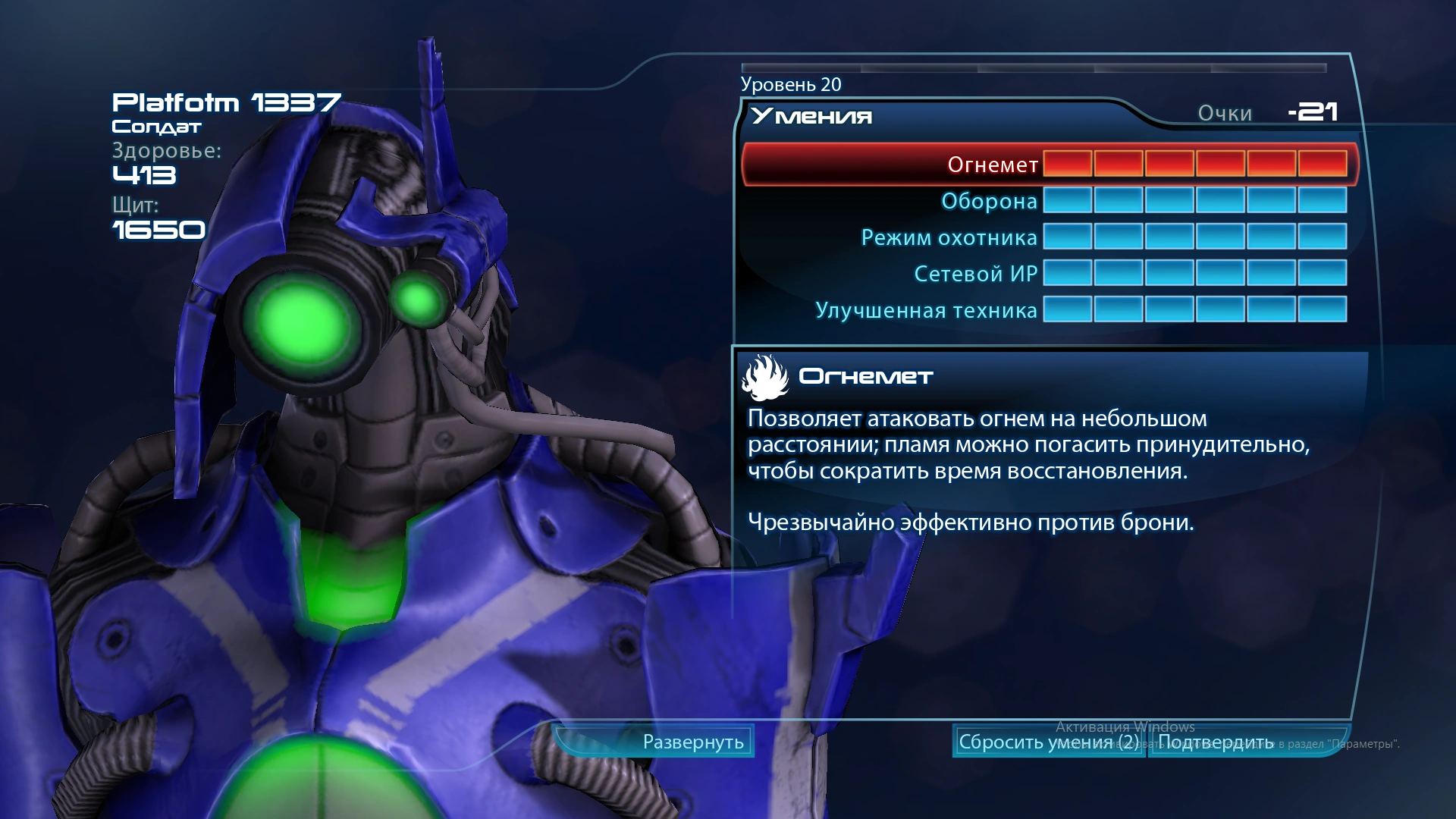The height and width of the screenshot is (819, 1456).
Task: Select the Огнемет skill row
Action: tap(992, 165)
